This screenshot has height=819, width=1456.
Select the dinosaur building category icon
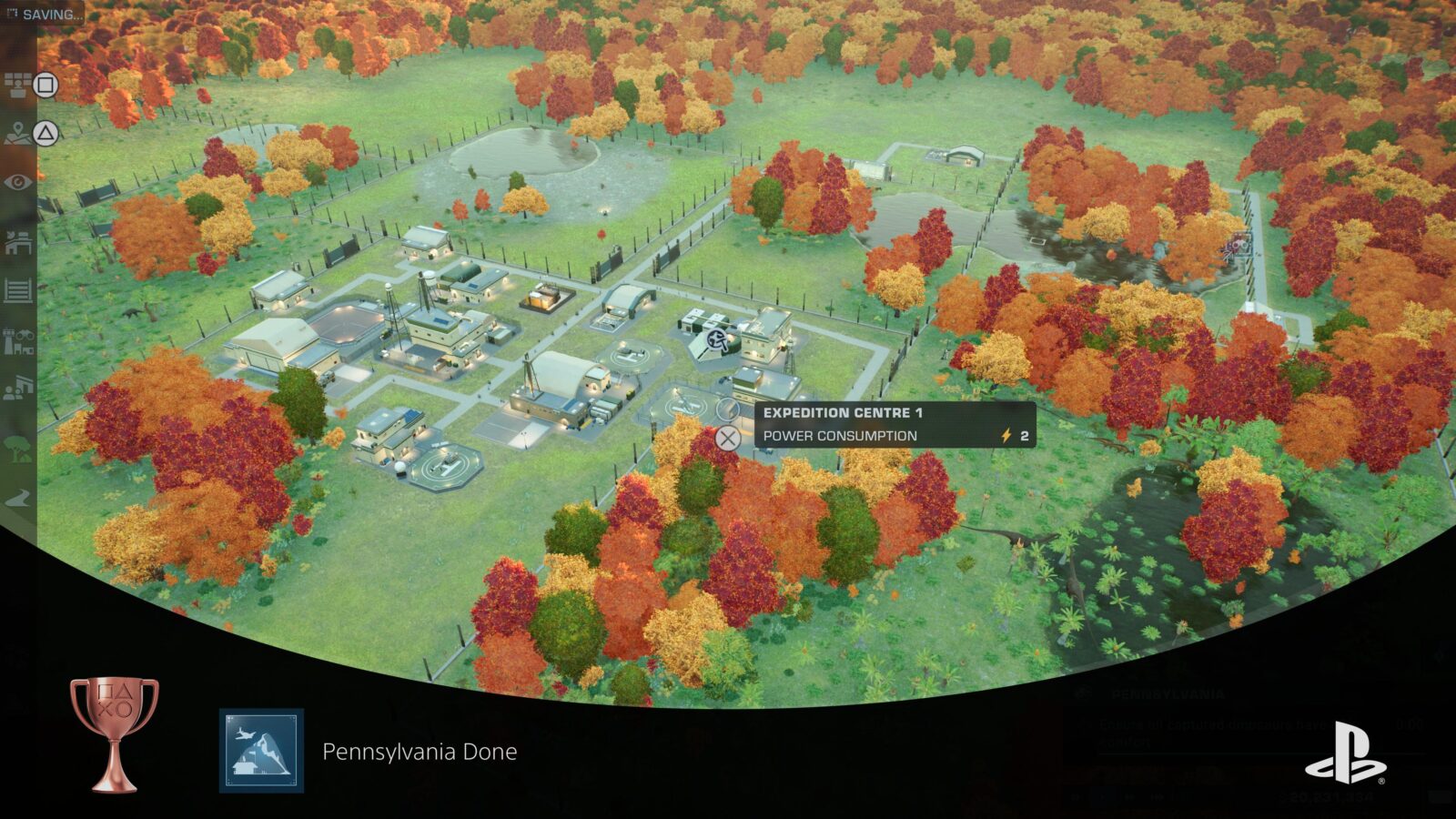tap(17, 241)
